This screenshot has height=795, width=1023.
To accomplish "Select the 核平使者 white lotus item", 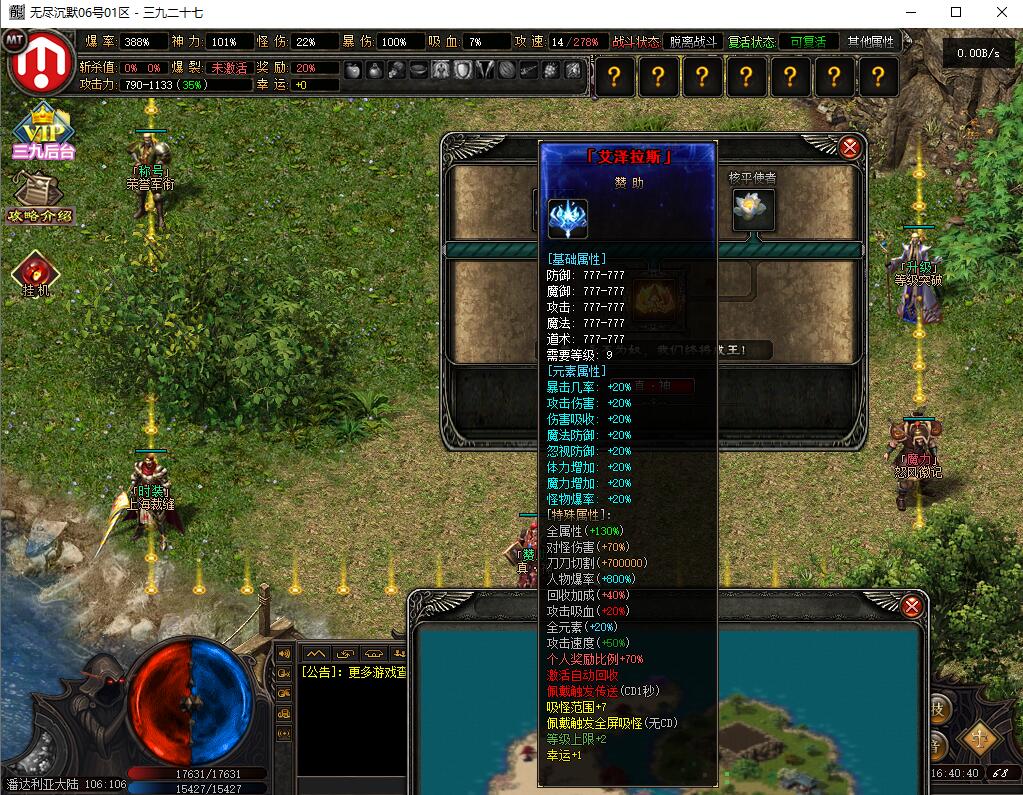I will point(753,209).
